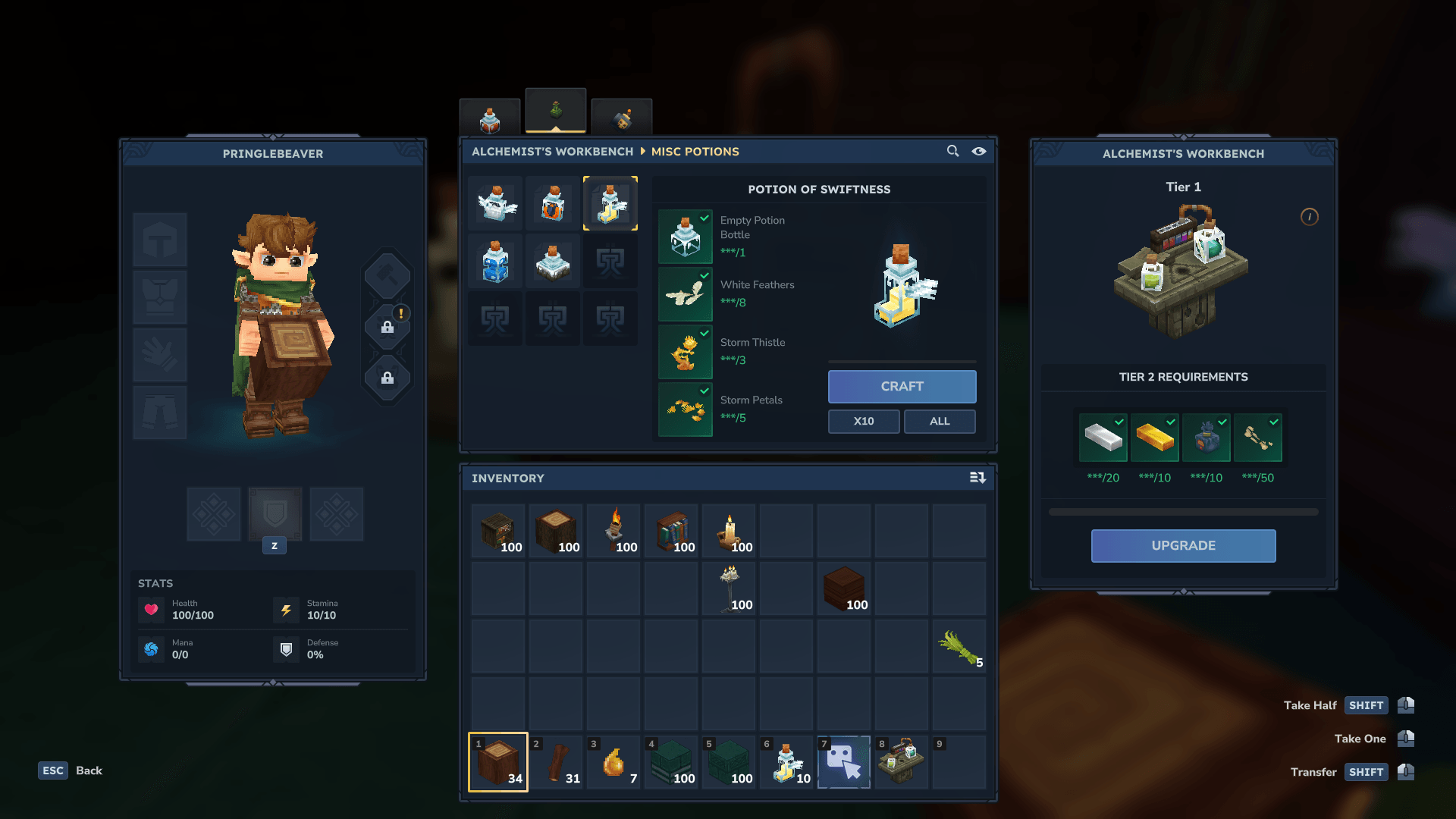This screenshot has width=1456, height=819.
Task: Switch to the Misc Potions tab
Action: (556, 111)
